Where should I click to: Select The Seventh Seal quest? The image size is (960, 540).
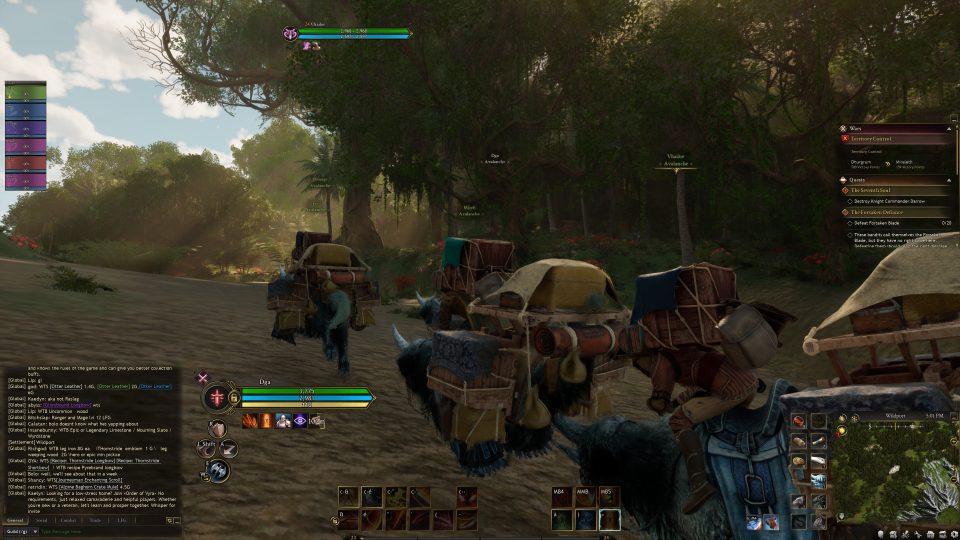click(872, 190)
